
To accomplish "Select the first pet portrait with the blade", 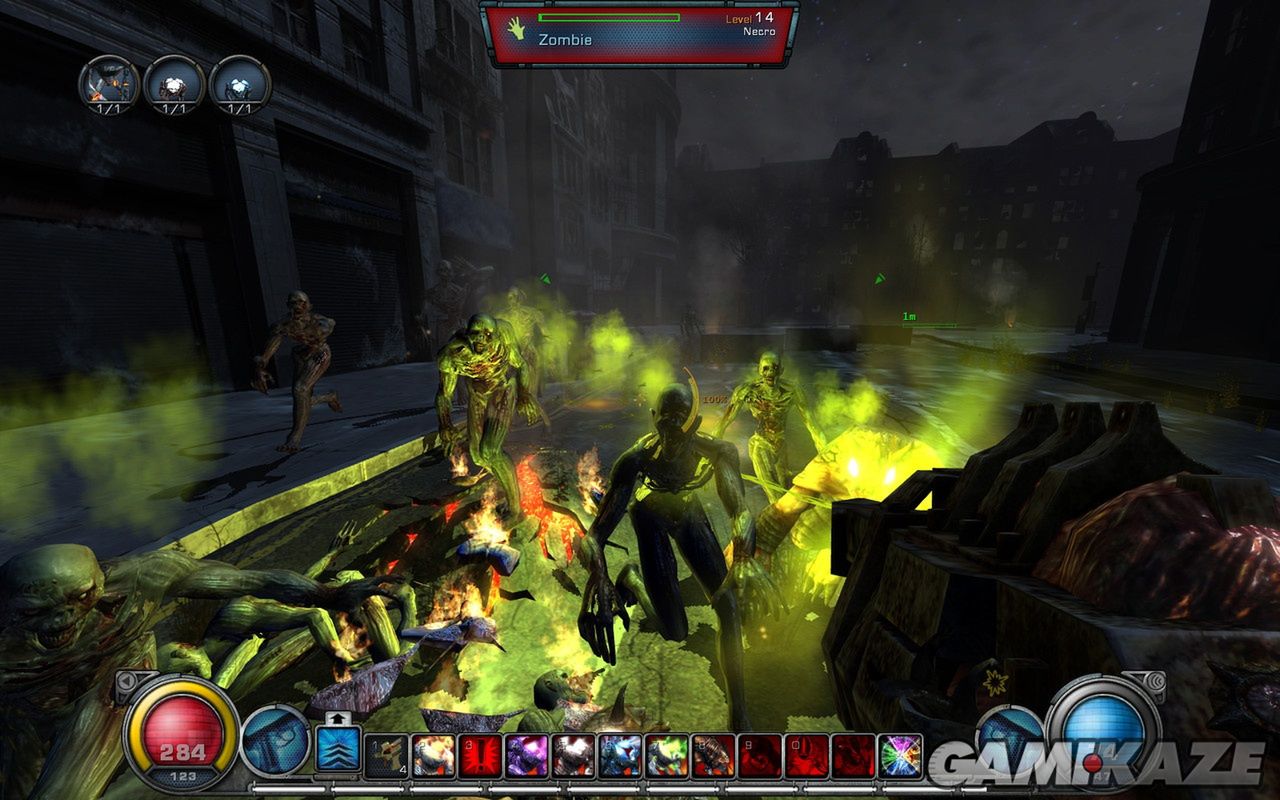I will click(109, 84).
